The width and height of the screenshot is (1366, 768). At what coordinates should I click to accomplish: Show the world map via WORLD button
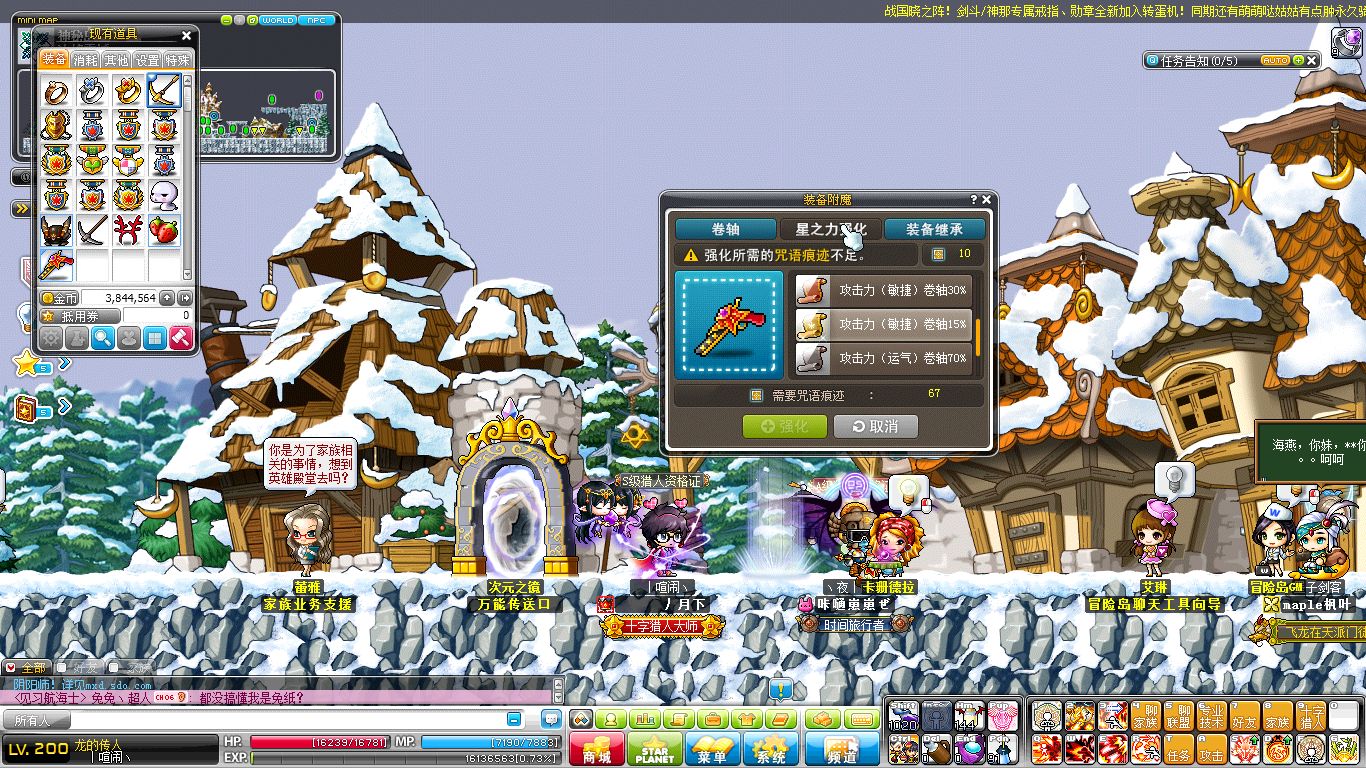tap(277, 20)
